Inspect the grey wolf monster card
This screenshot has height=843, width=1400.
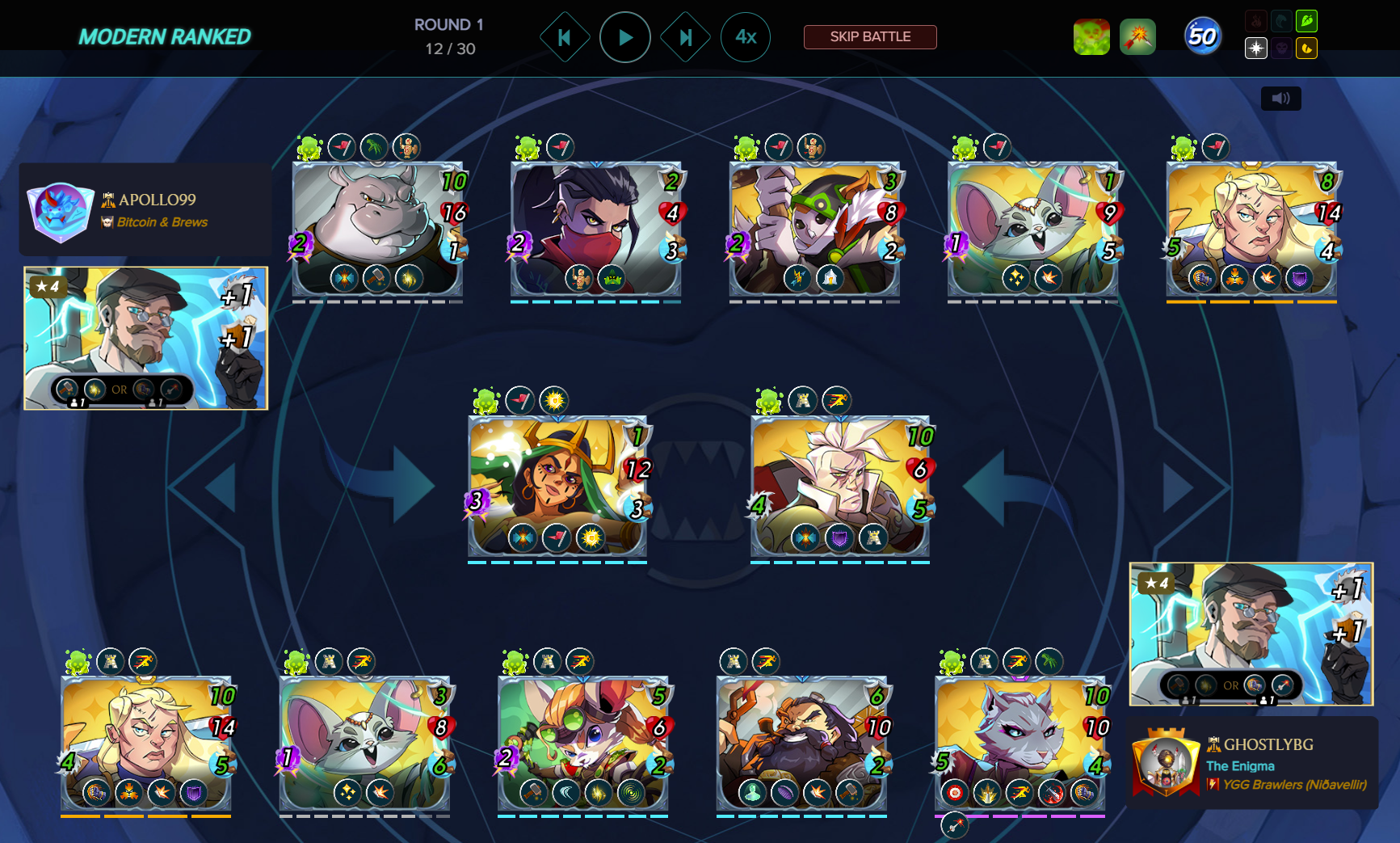click(1020, 744)
